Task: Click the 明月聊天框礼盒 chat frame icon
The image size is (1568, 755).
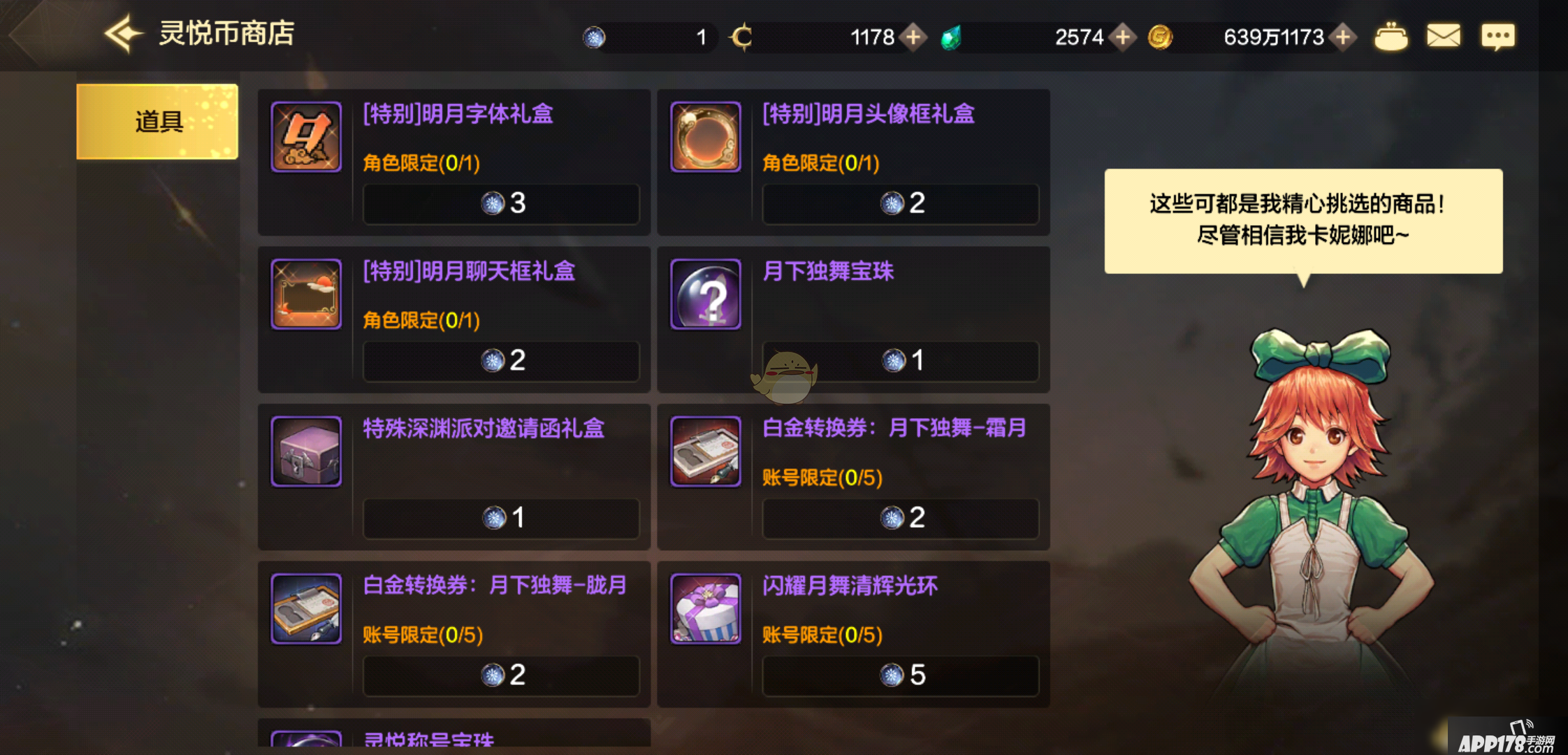Action: 306,294
